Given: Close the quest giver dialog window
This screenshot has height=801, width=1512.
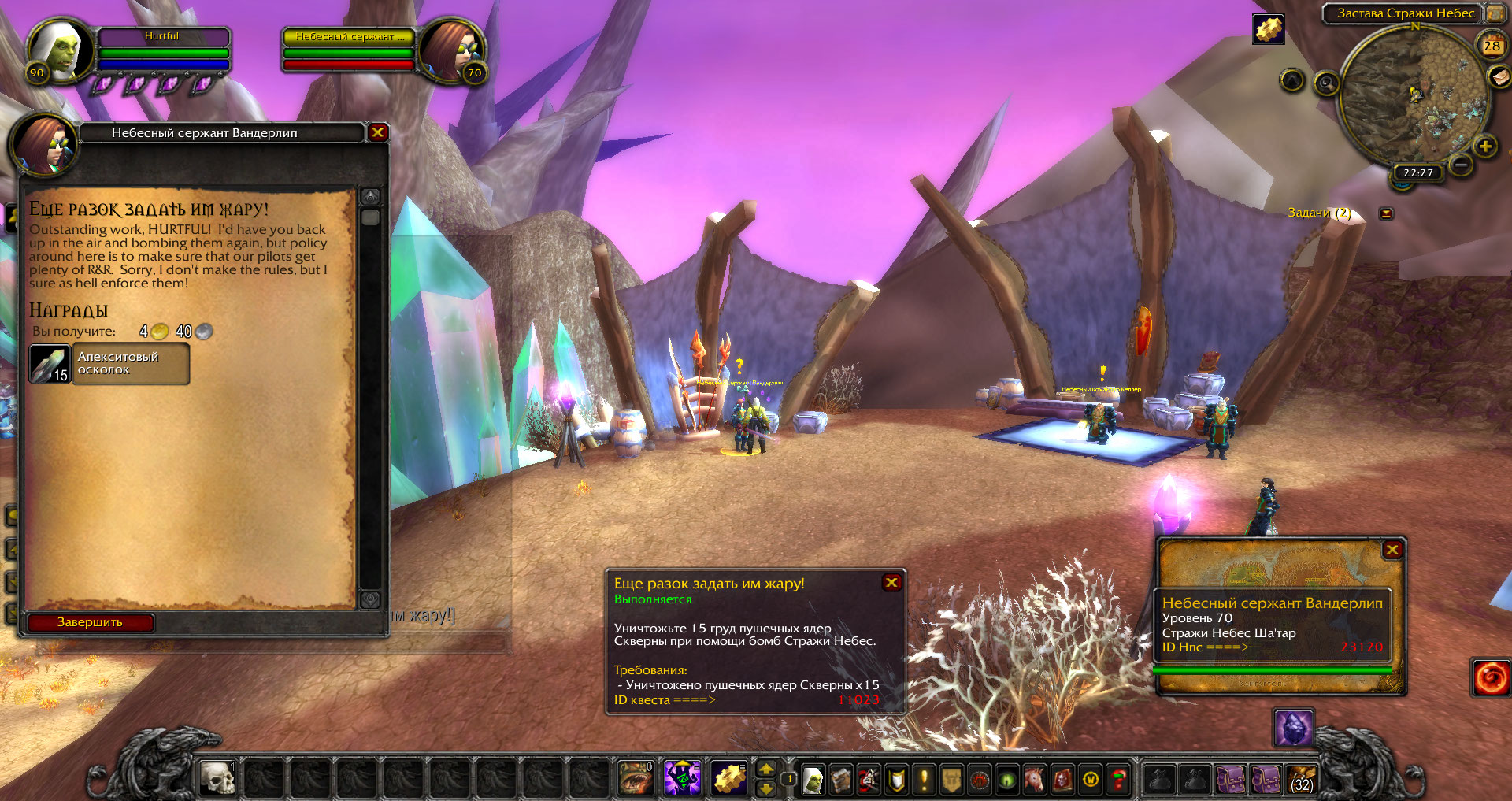Looking at the screenshot, I should point(377,132).
